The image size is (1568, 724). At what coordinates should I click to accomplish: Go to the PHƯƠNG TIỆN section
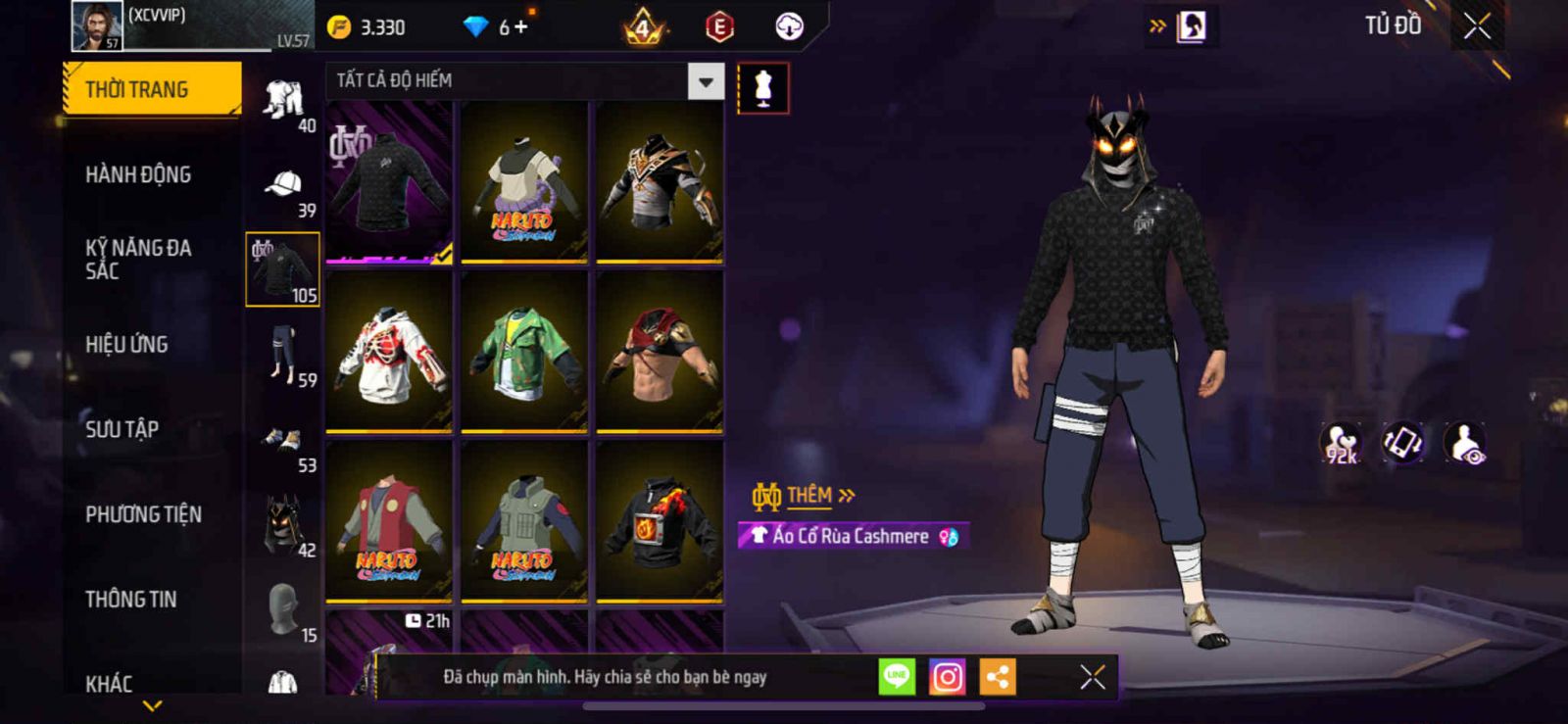(143, 514)
